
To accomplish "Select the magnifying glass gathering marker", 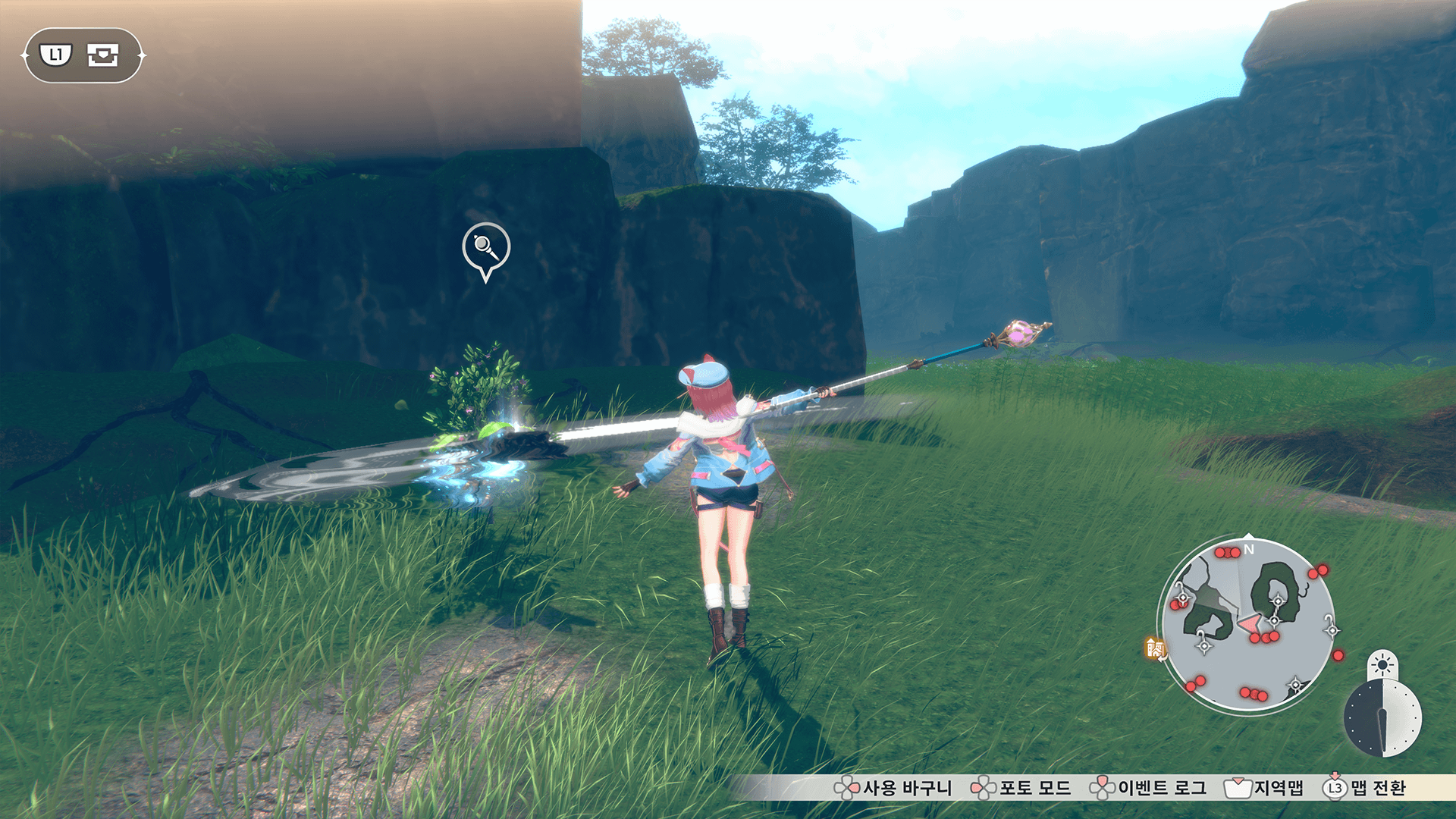I will 486,247.
